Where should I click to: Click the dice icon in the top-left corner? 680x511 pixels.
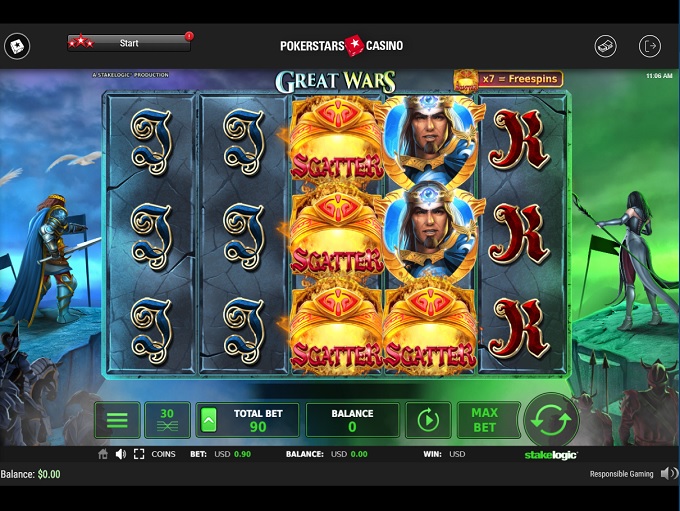point(17,46)
